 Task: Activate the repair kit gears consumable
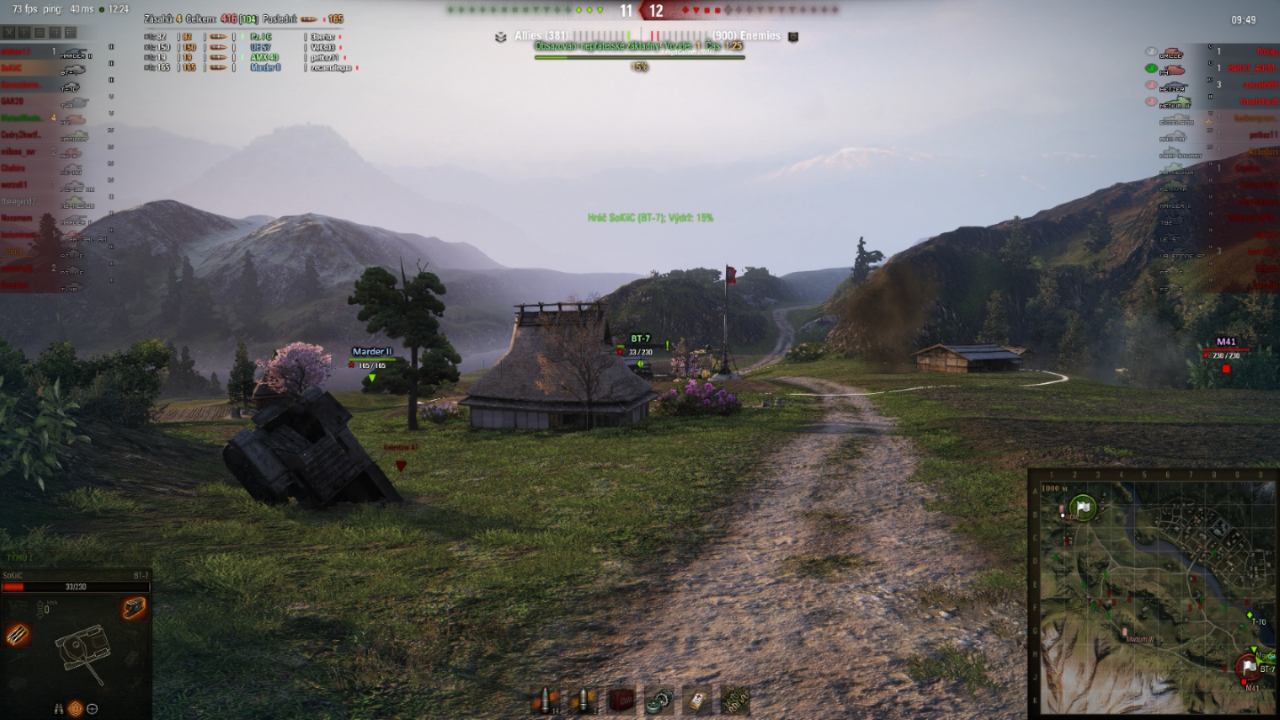click(x=658, y=699)
